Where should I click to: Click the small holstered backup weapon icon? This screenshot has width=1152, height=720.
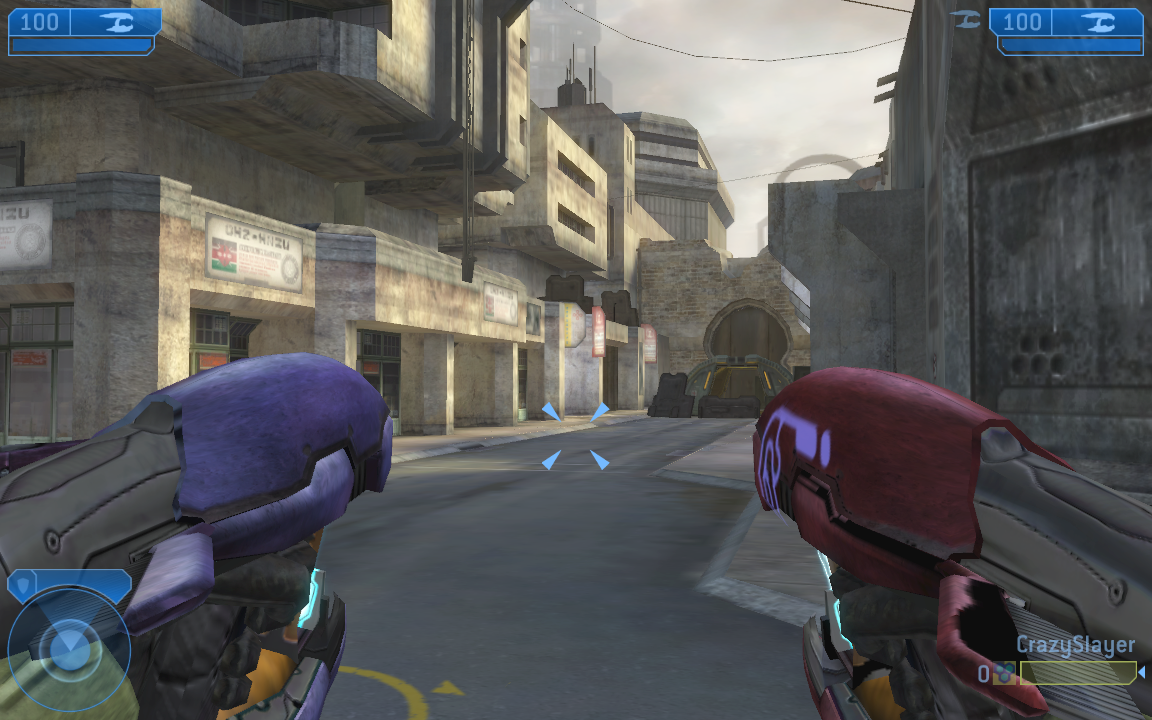[966, 18]
